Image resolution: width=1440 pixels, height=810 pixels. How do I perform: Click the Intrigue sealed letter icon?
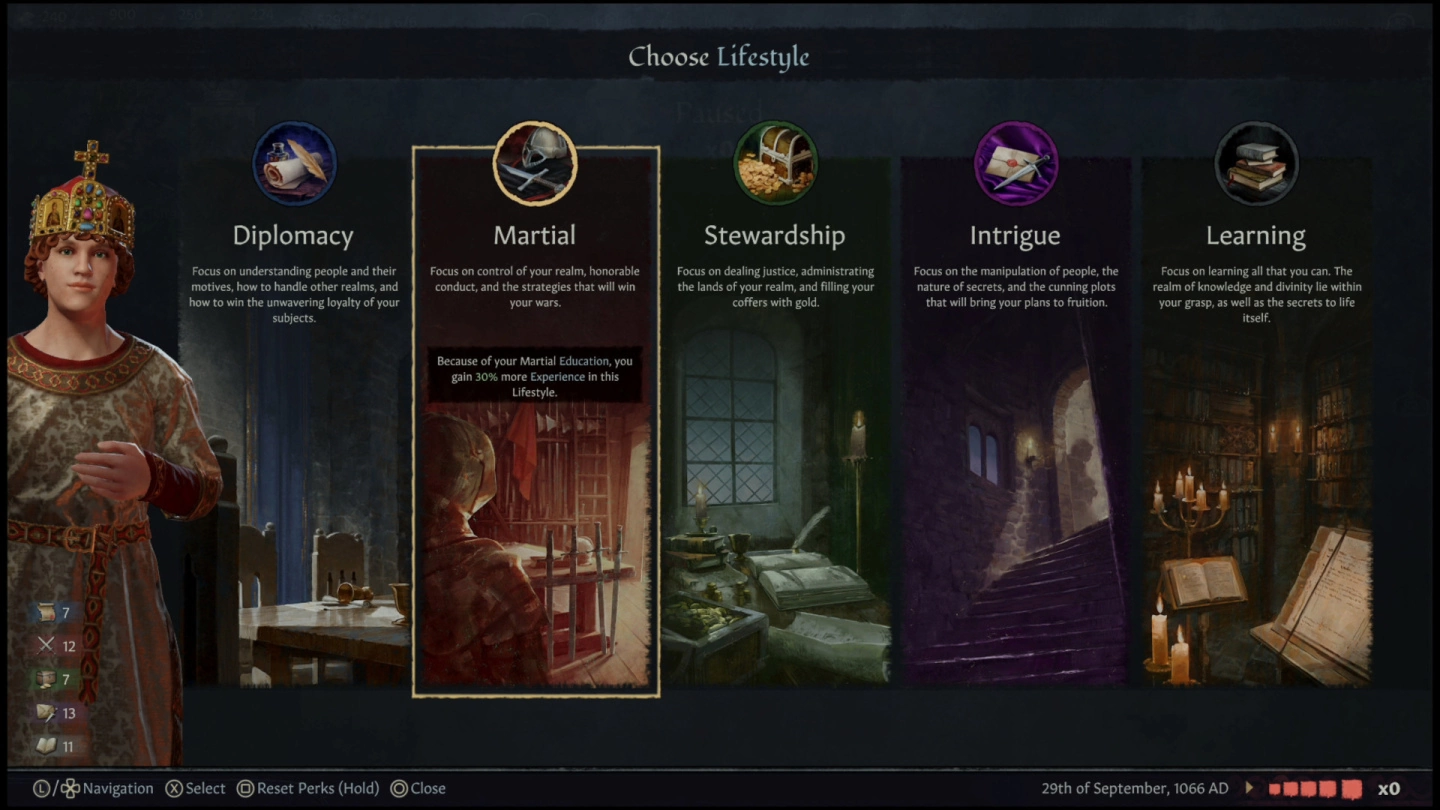tap(1016, 164)
